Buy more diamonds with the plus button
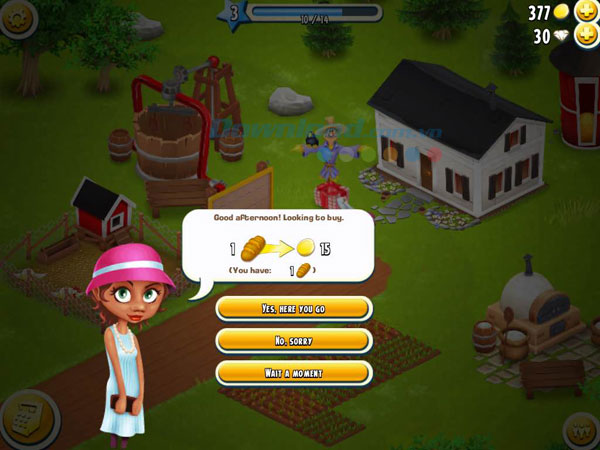Viewport: 600px width, 450px height. point(583,37)
